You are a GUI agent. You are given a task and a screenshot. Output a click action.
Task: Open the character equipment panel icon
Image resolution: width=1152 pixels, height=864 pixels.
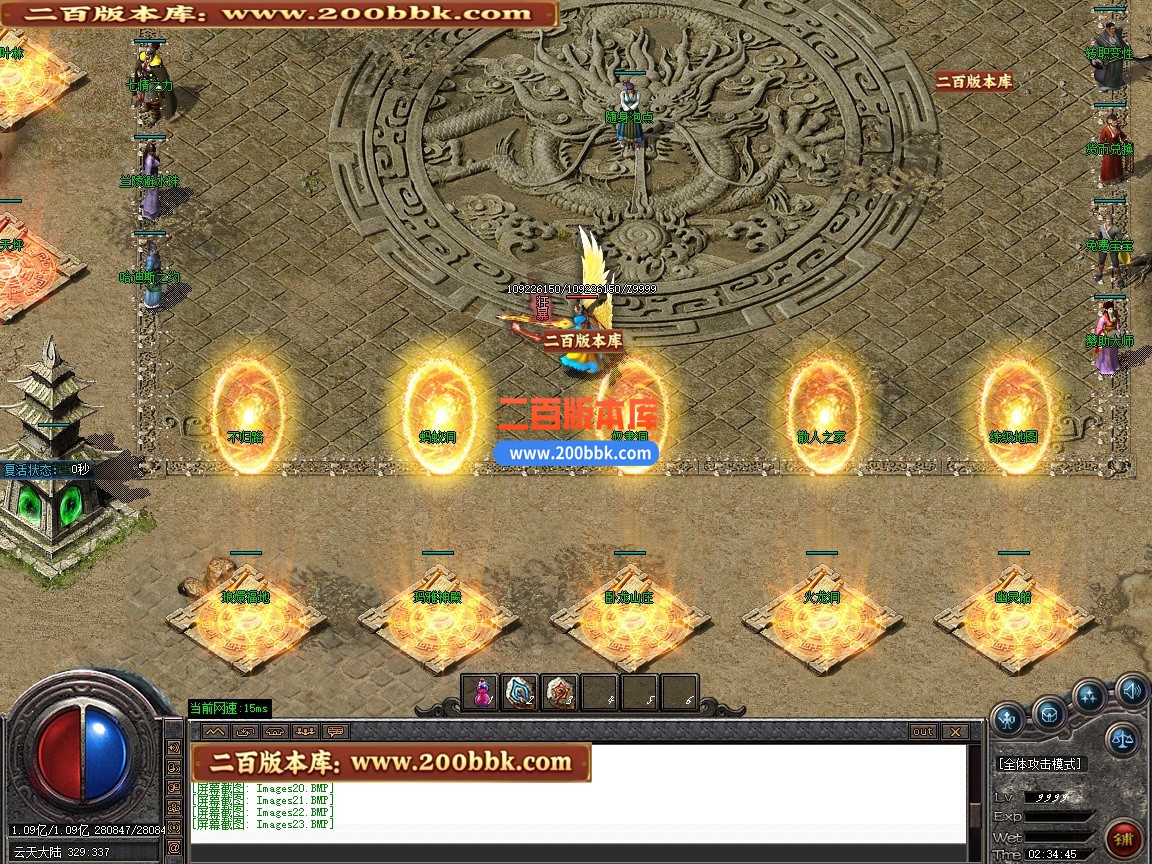tap(1008, 717)
